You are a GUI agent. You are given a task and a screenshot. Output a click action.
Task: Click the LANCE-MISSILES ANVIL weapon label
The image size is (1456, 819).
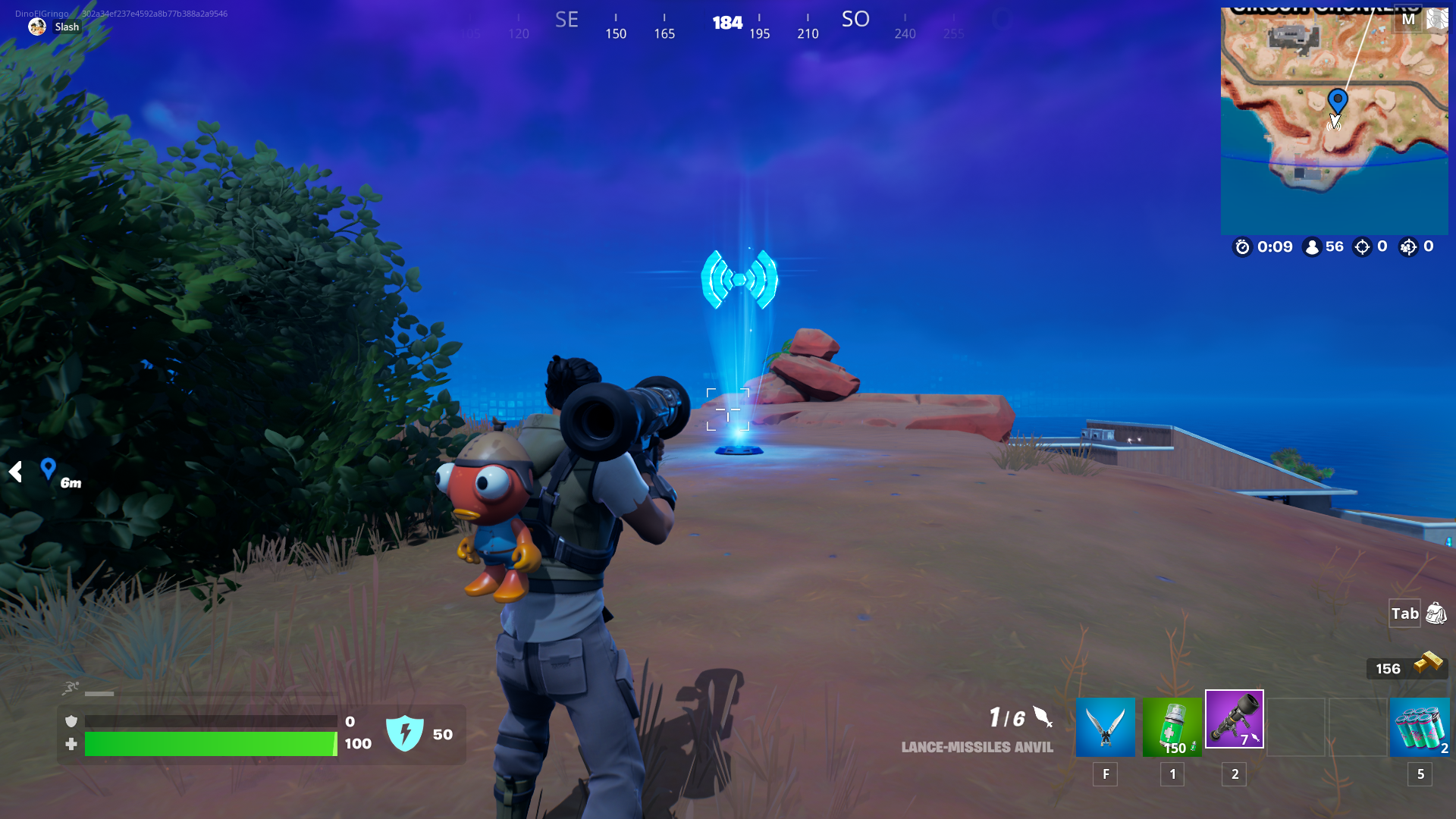(x=977, y=747)
